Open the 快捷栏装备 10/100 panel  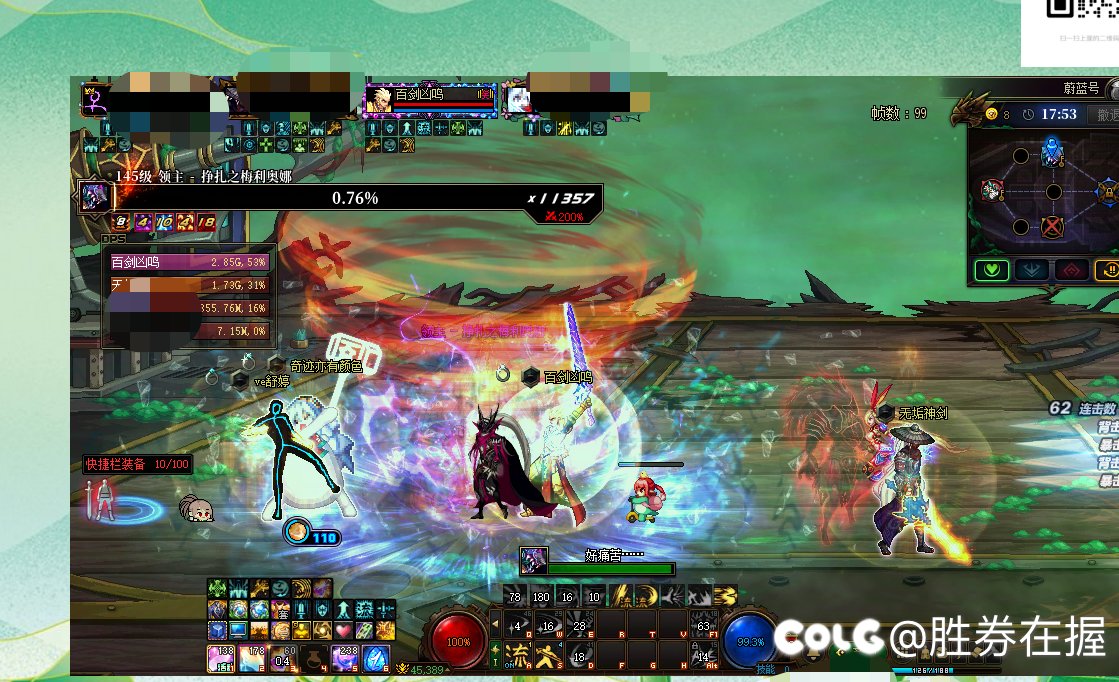(x=136, y=465)
